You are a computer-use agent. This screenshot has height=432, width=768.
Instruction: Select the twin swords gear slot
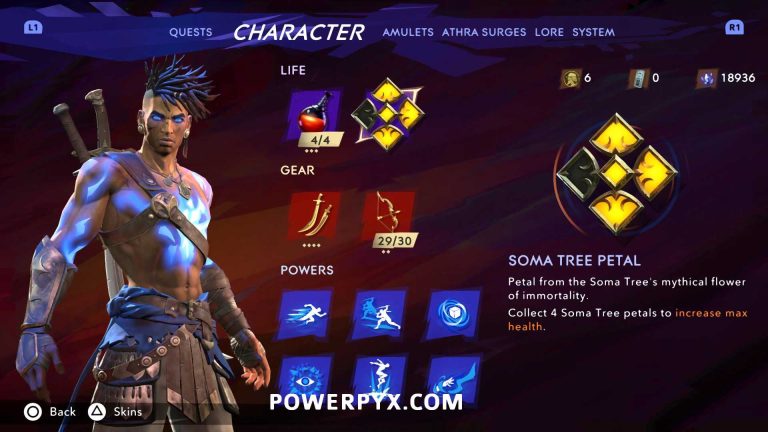coord(313,213)
